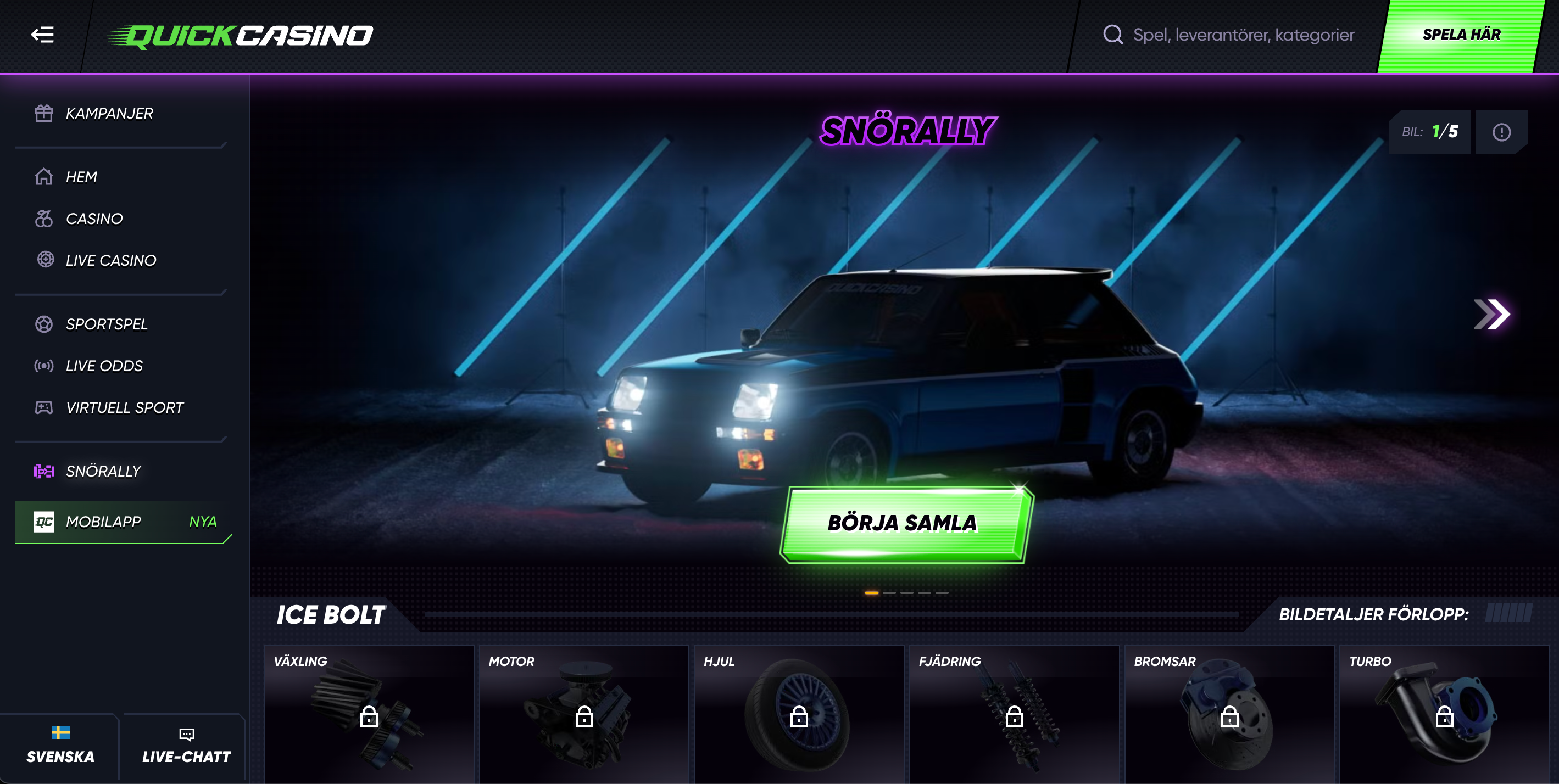The height and width of the screenshot is (784, 1559).
Task: Unlock the Turbo part padlock
Action: pos(1446,719)
